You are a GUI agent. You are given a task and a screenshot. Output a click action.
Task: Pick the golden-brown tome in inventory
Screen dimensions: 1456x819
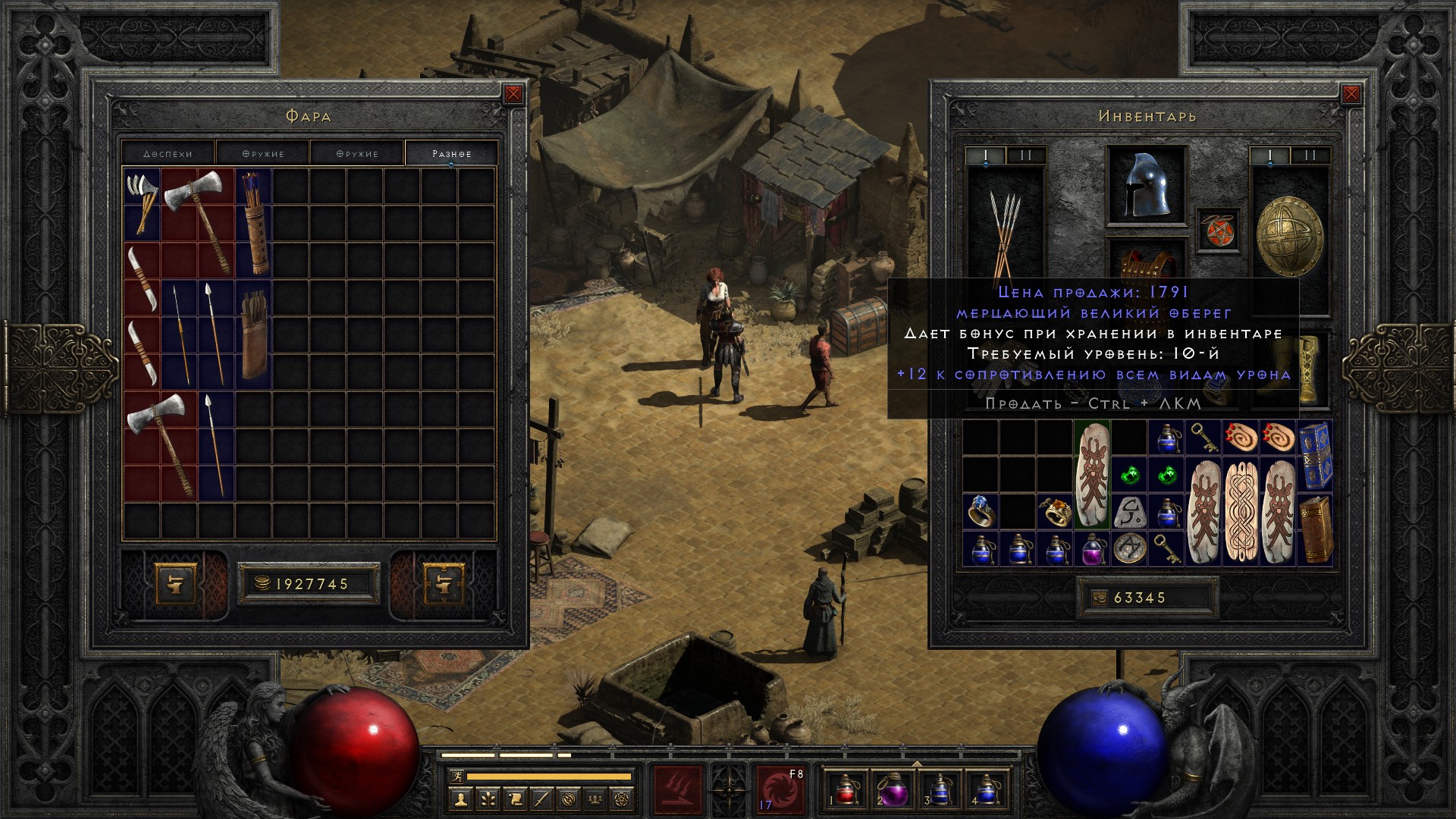(1315, 529)
